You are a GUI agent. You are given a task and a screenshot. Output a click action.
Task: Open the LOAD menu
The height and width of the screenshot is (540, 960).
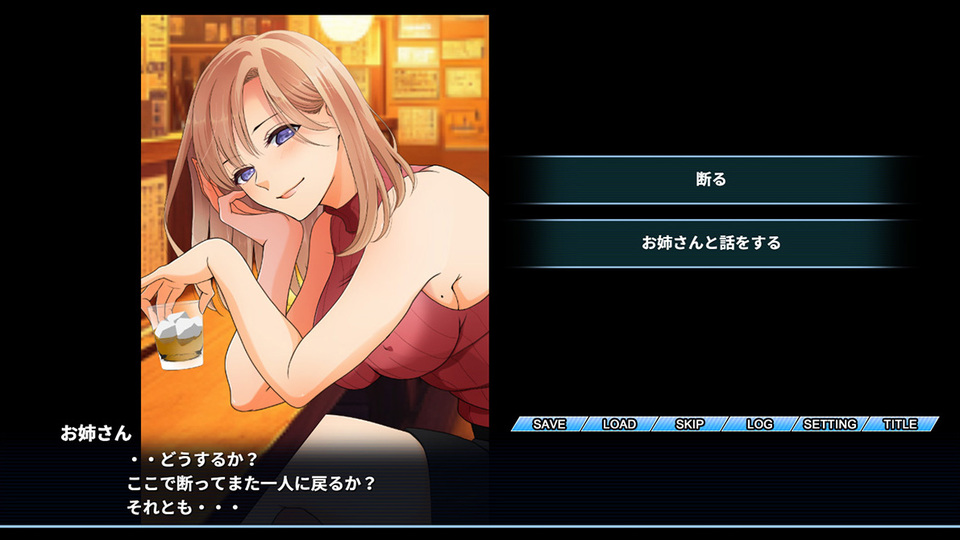tap(619, 424)
